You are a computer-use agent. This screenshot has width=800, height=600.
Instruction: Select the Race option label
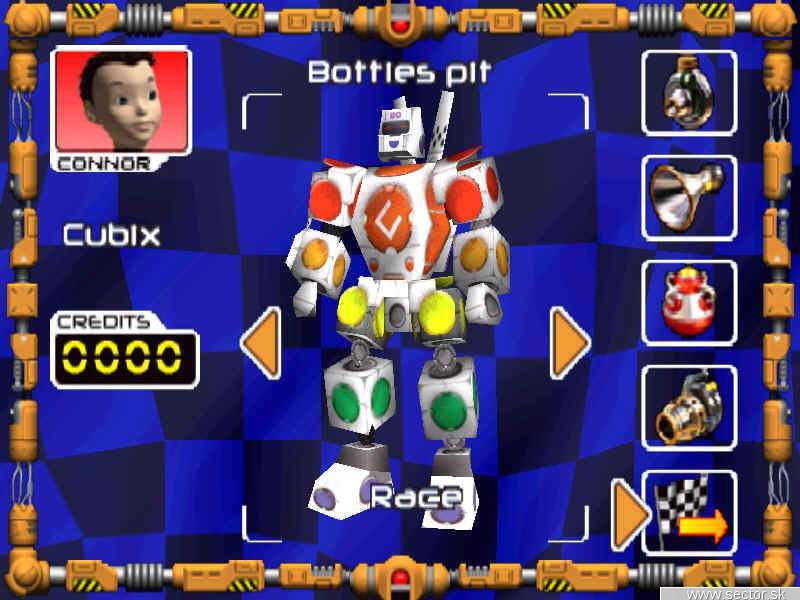pos(417,497)
